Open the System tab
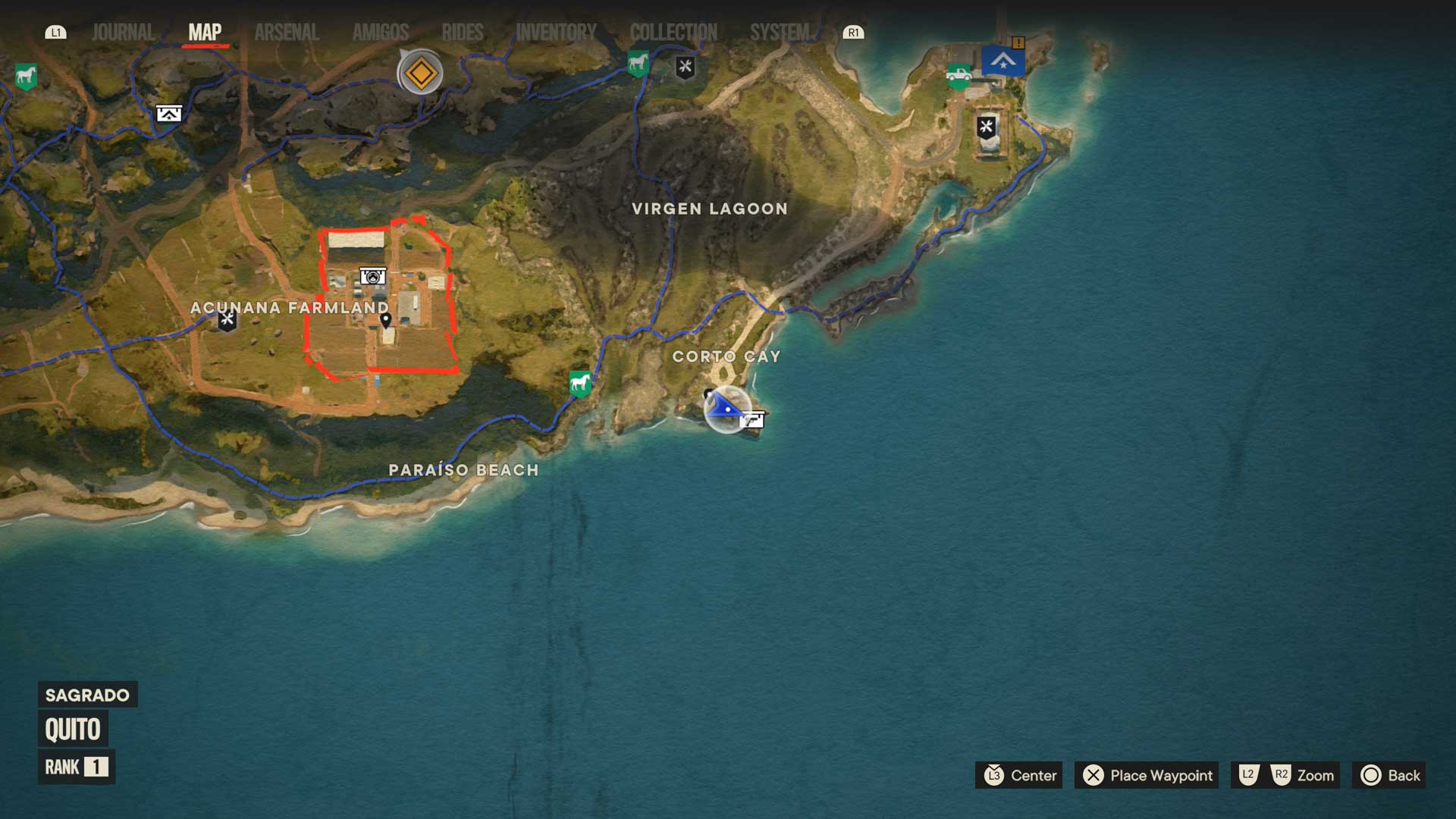The image size is (1456, 819). (780, 33)
